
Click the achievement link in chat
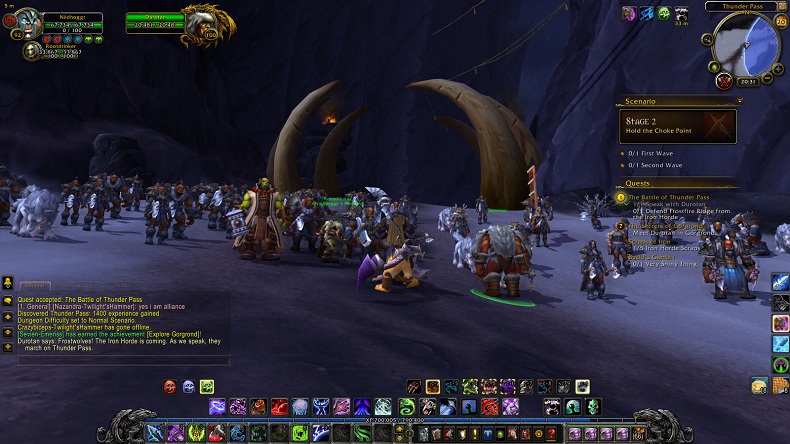174,334
